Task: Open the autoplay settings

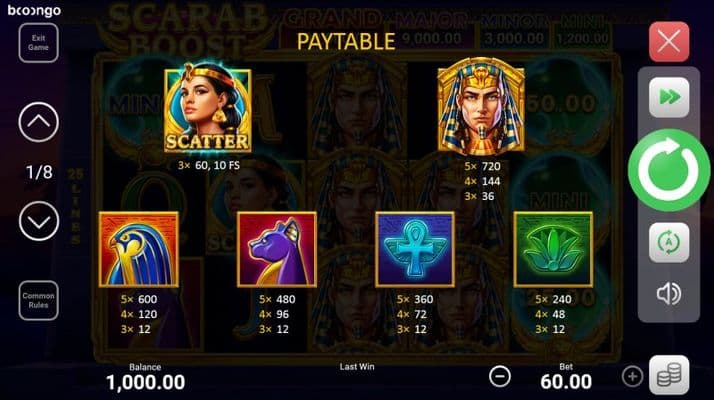Action: click(668, 243)
